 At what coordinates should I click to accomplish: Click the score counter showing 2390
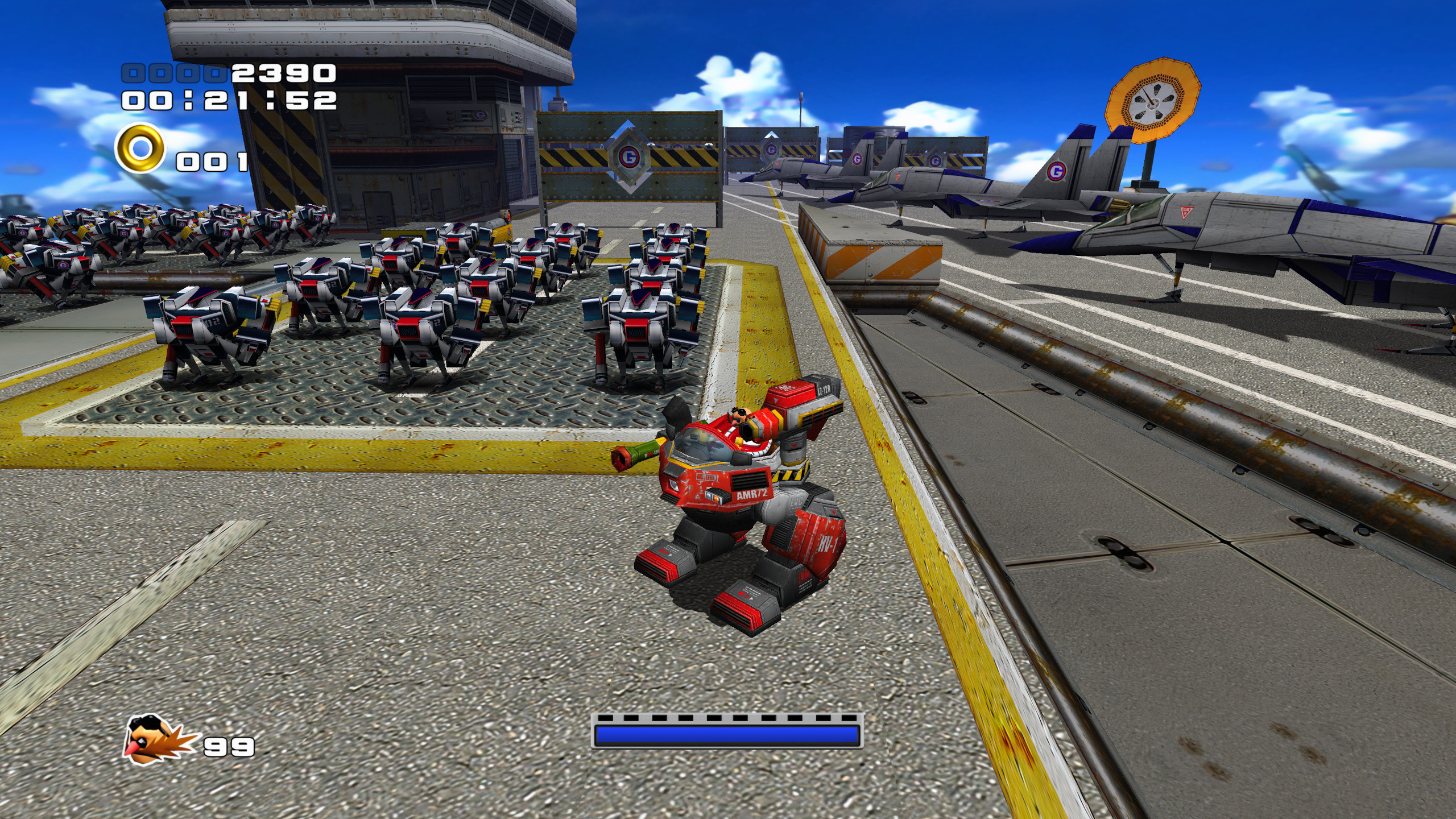(x=279, y=74)
